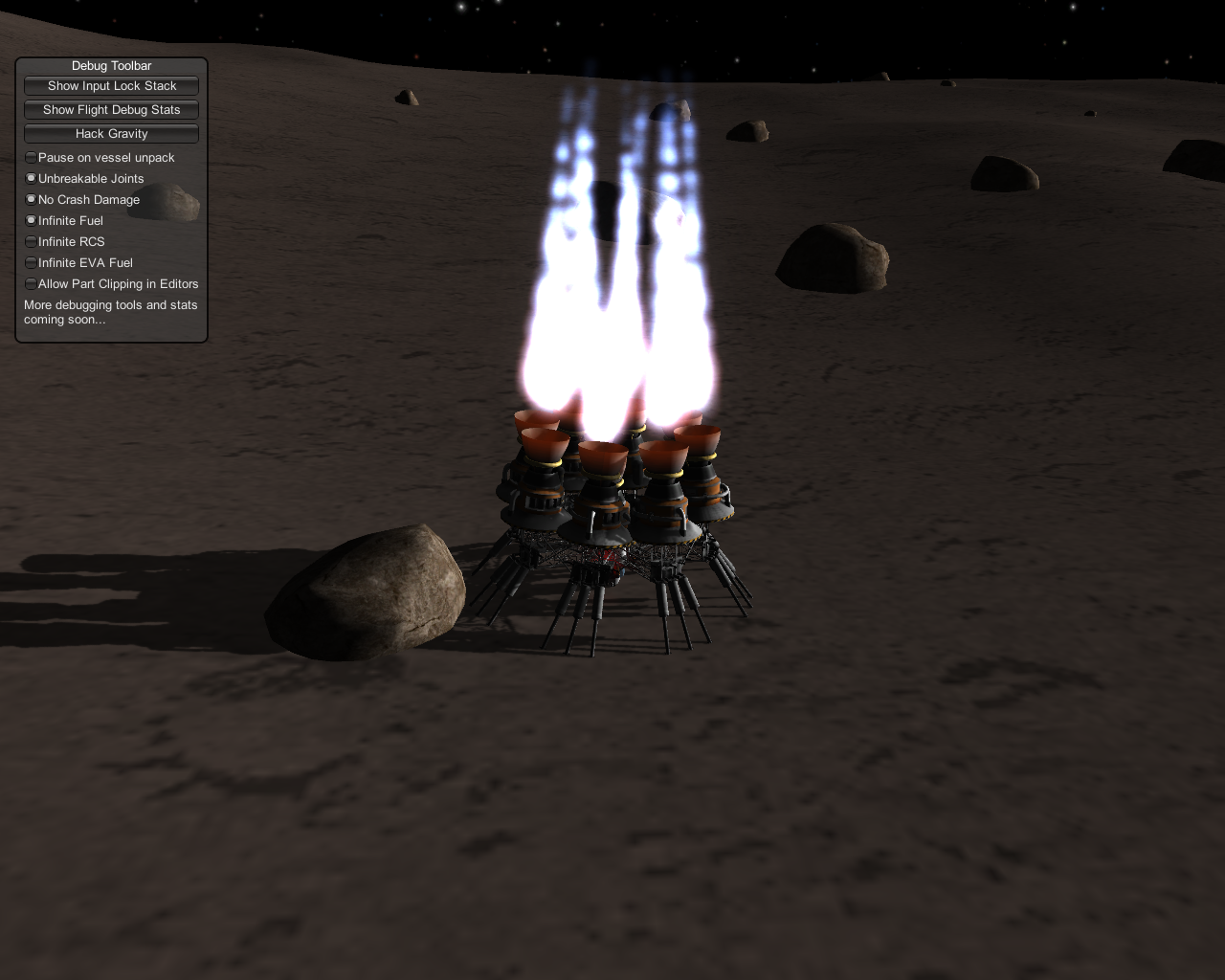Activate the Hack Gravity button

point(111,134)
